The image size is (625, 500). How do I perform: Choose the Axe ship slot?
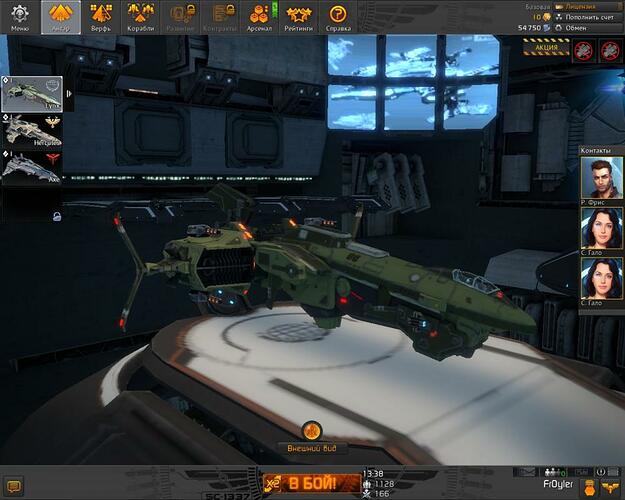coord(31,166)
